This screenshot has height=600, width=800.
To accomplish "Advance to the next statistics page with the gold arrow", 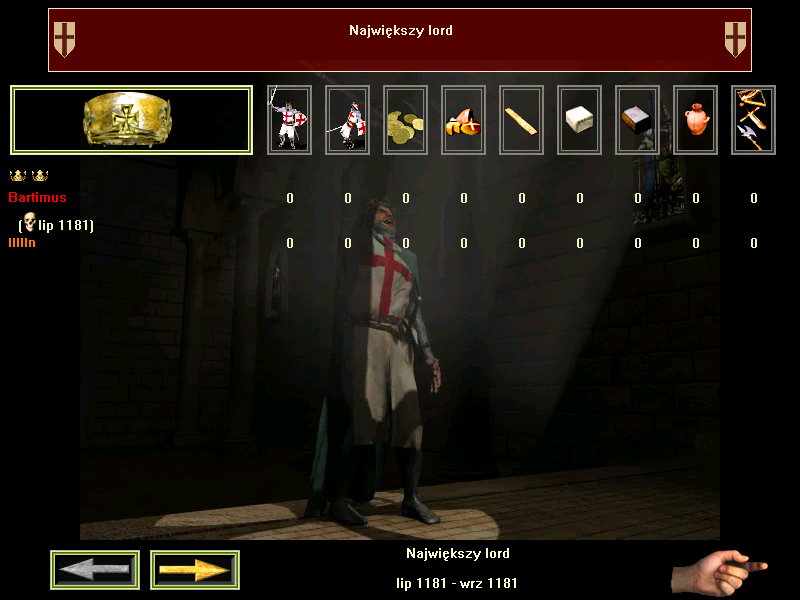I will (195, 570).
